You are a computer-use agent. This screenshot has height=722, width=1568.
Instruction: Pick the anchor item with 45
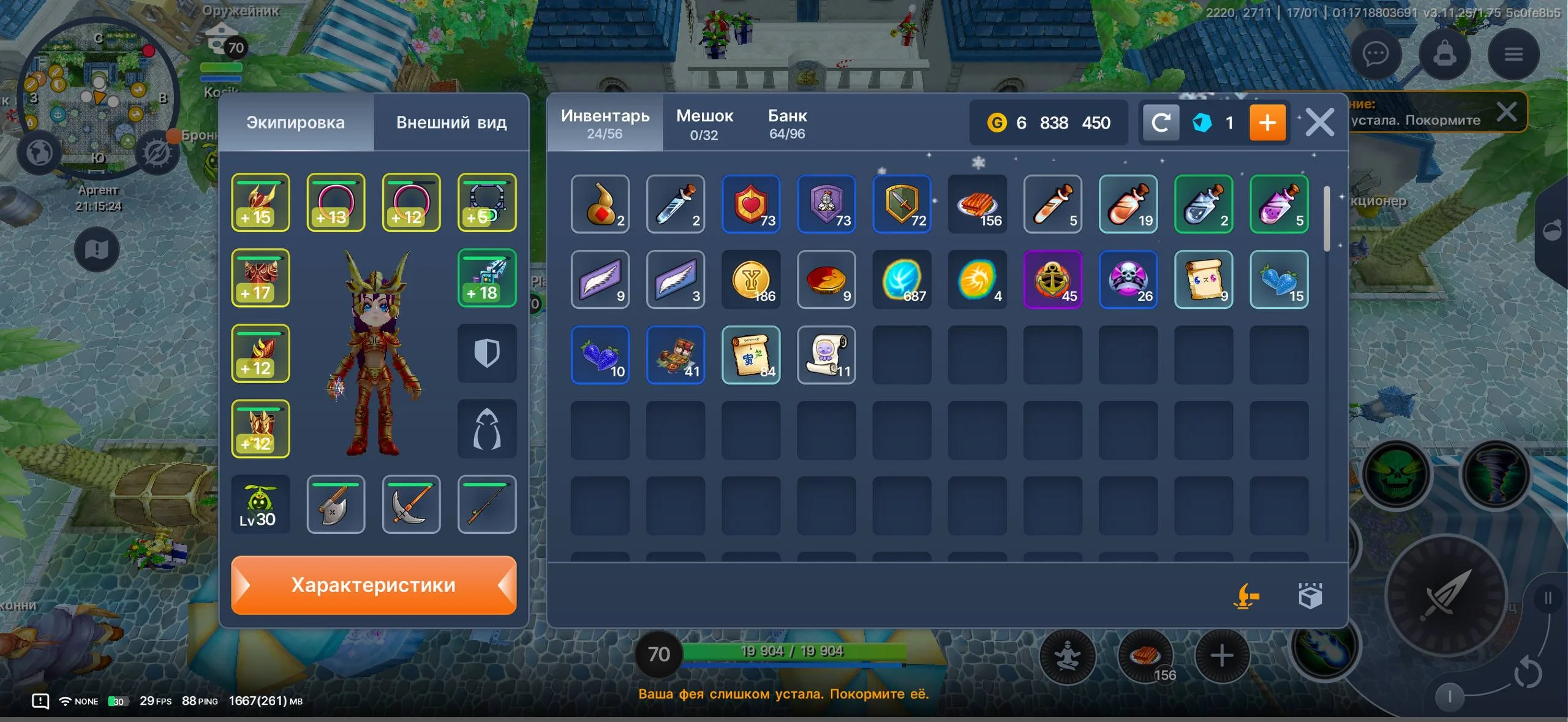point(1052,279)
